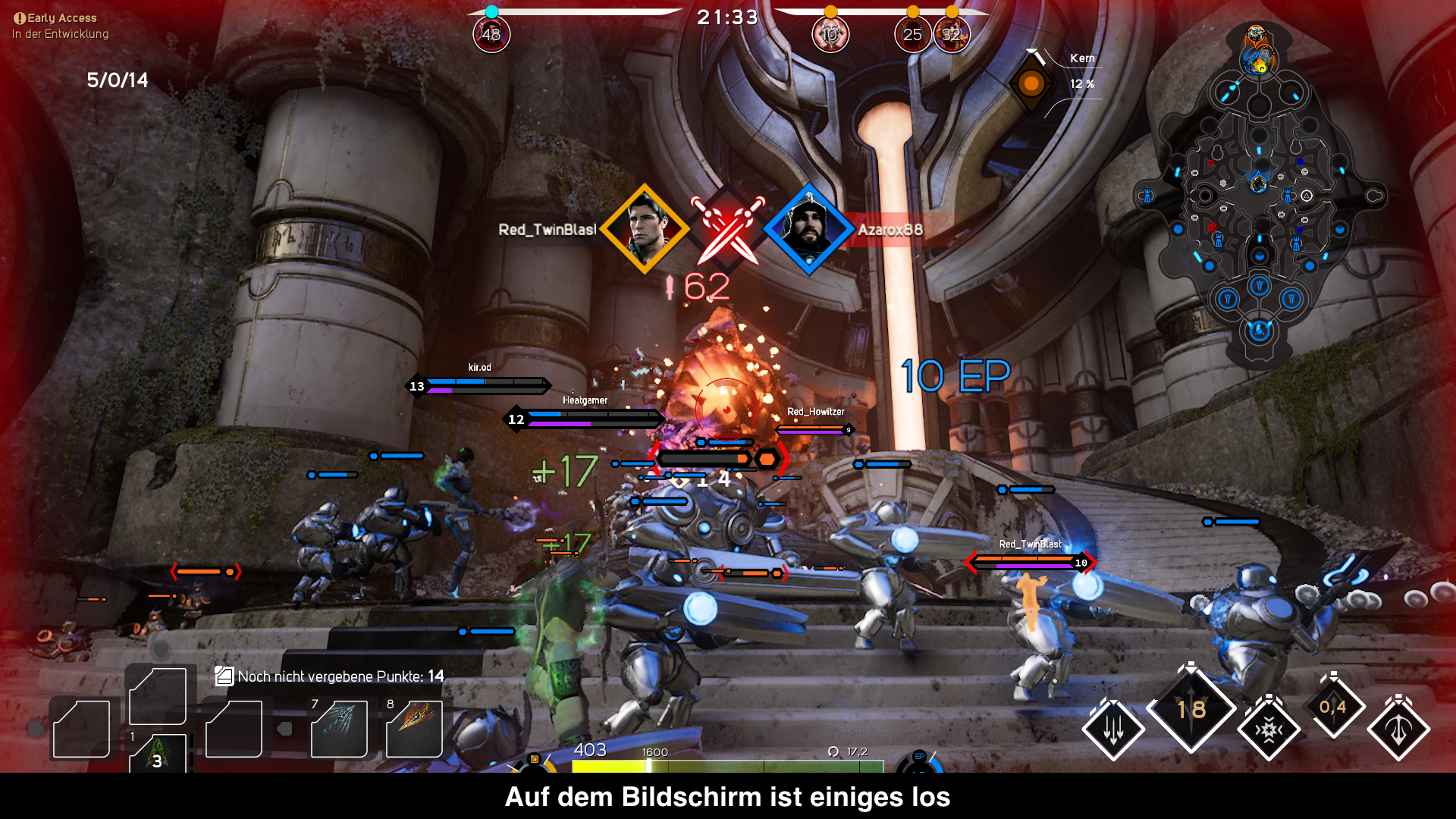Click the enemy hero portrait marked 25
The image size is (1456, 819).
912,34
